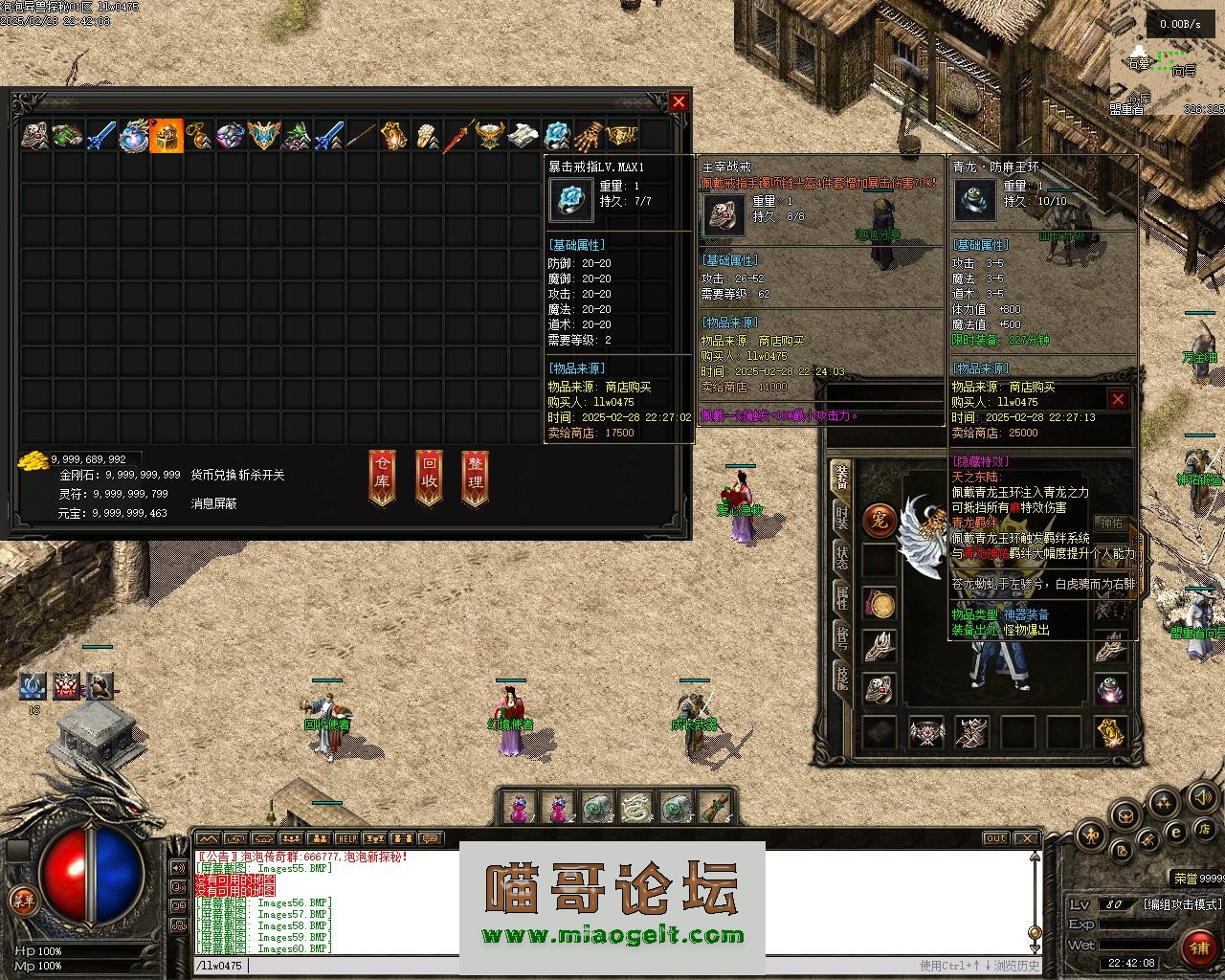
Task: Open the 技能 skills tab
Action: [x=841, y=676]
